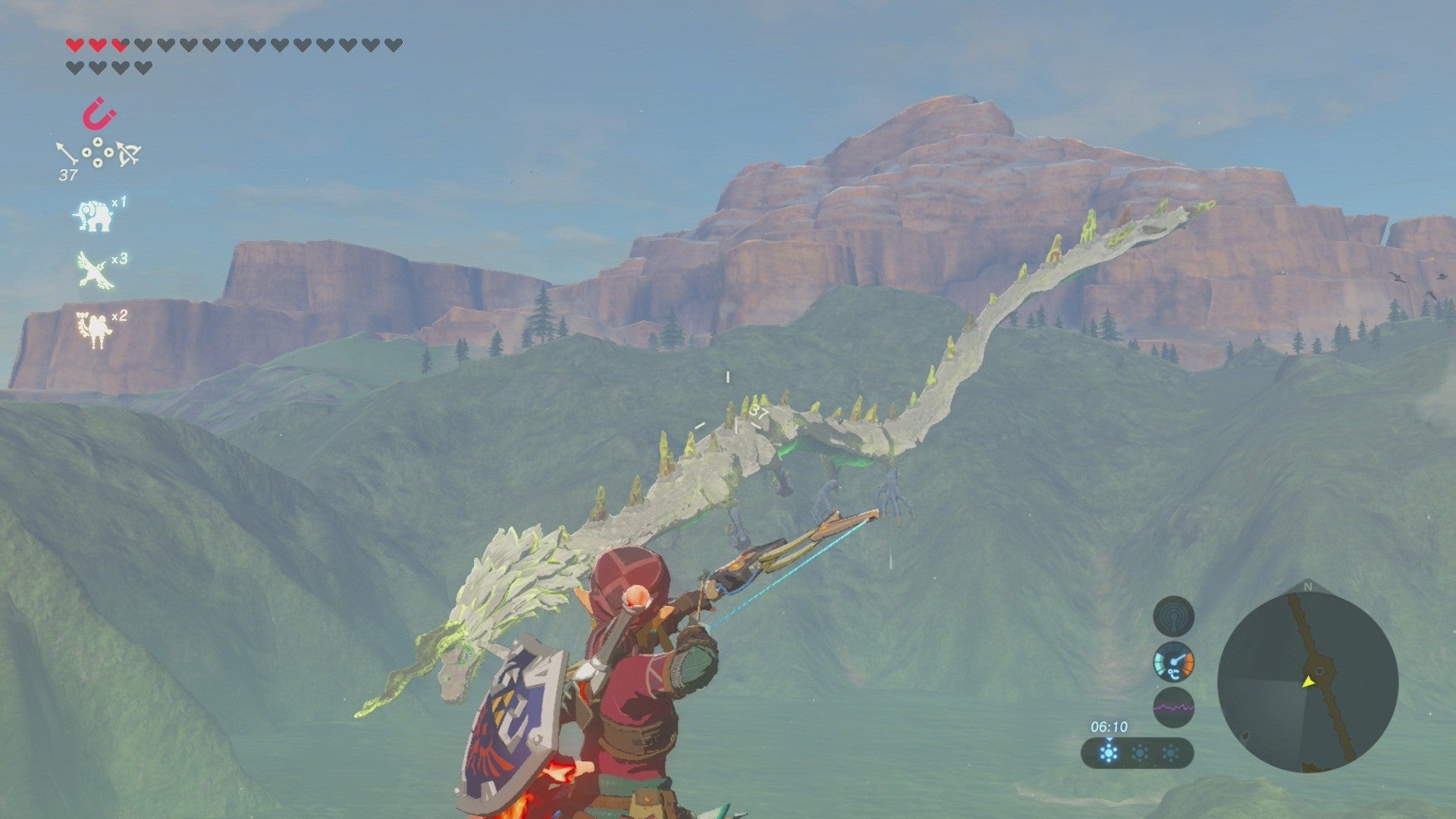Select the third forecast slot in the weather bar
1456x819 pixels.
click(1169, 752)
